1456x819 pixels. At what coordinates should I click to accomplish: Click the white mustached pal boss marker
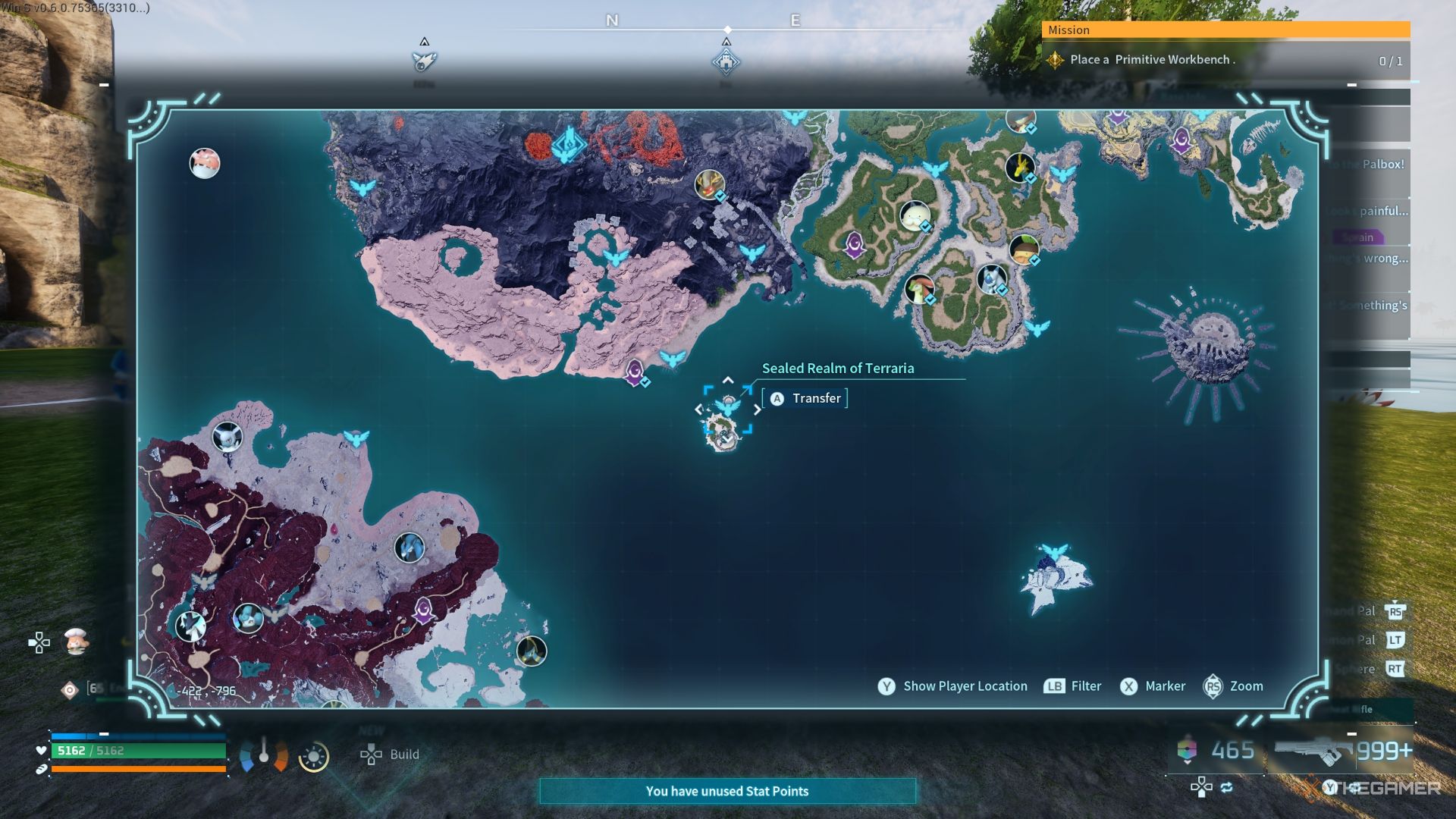pos(915,215)
